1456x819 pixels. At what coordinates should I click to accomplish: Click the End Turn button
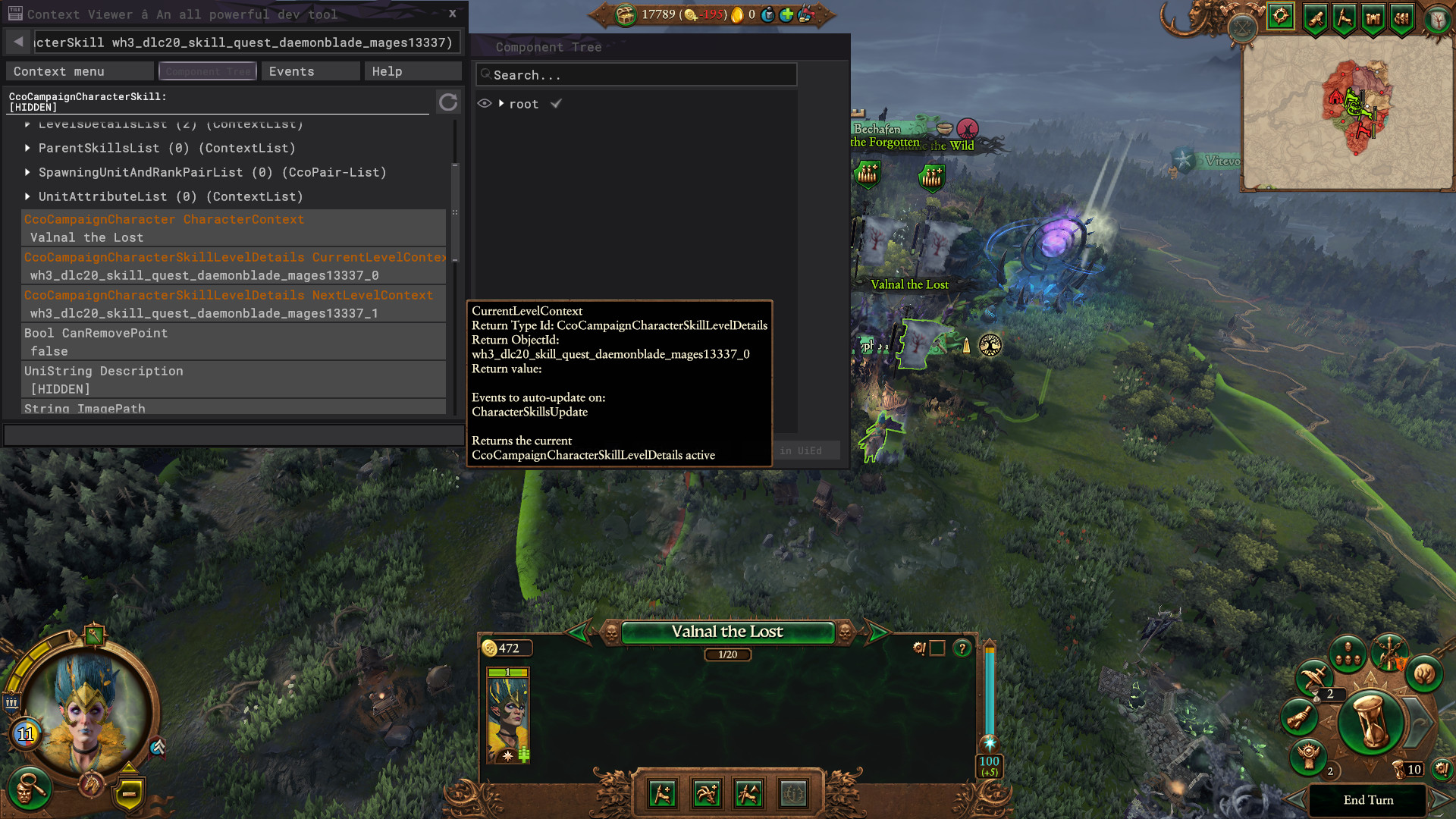click(x=1369, y=799)
